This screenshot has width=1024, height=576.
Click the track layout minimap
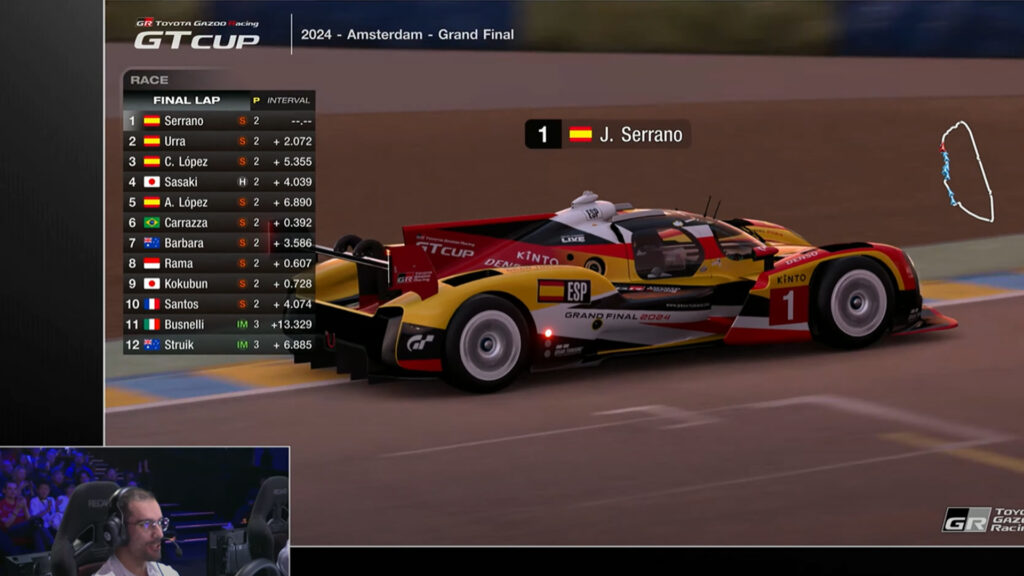(965, 172)
